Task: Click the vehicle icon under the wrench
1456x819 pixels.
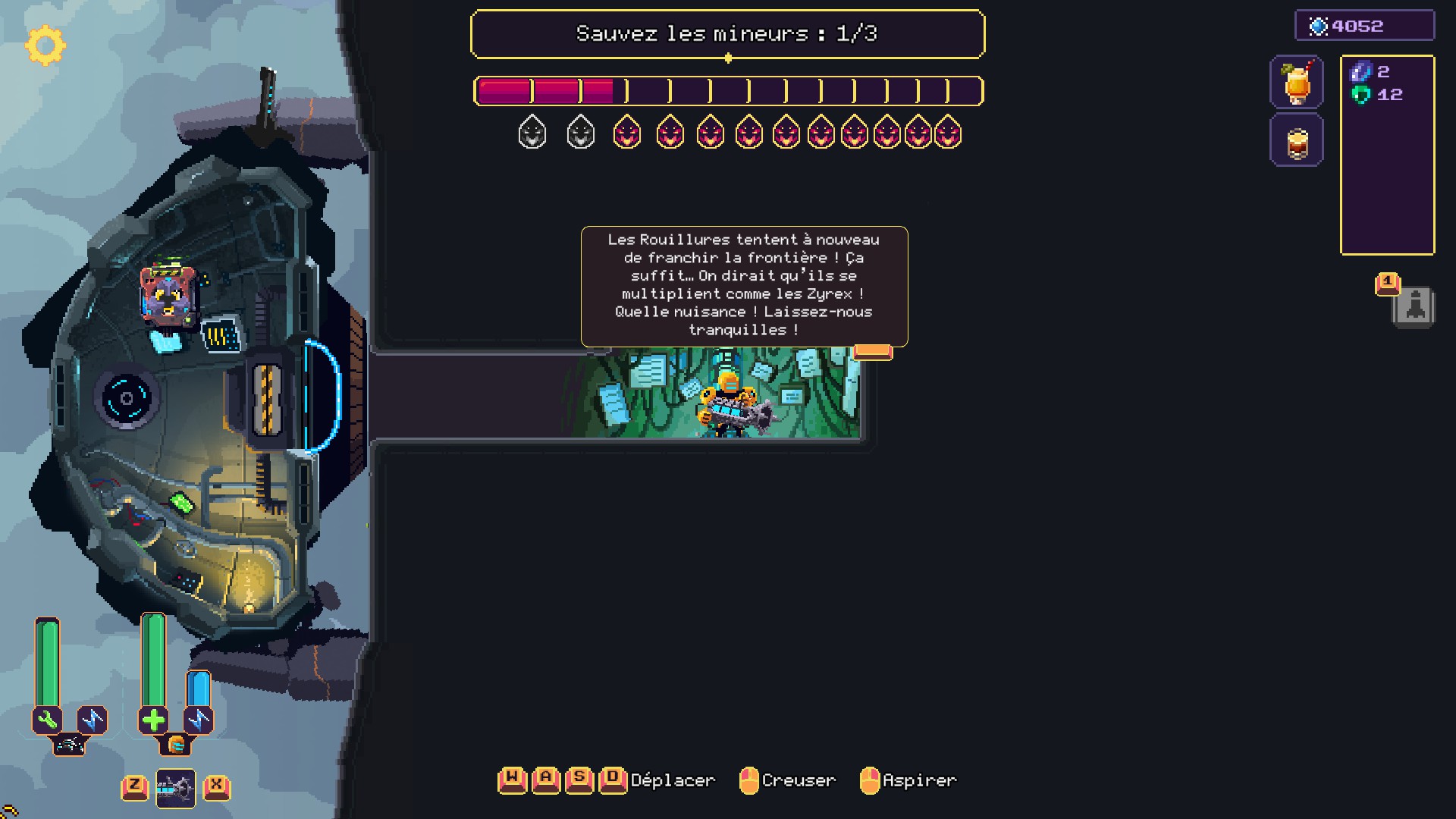Action: pyautogui.click(x=70, y=745)
